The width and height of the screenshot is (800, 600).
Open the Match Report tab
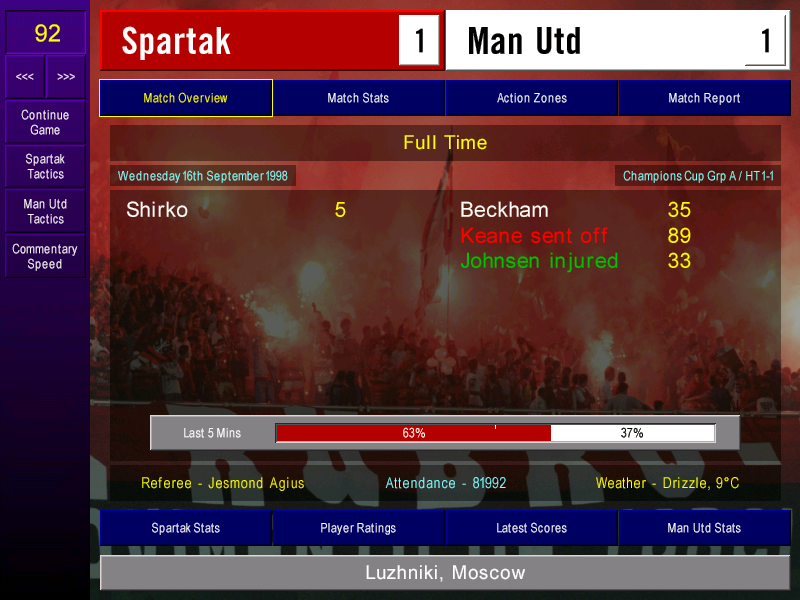704,98
